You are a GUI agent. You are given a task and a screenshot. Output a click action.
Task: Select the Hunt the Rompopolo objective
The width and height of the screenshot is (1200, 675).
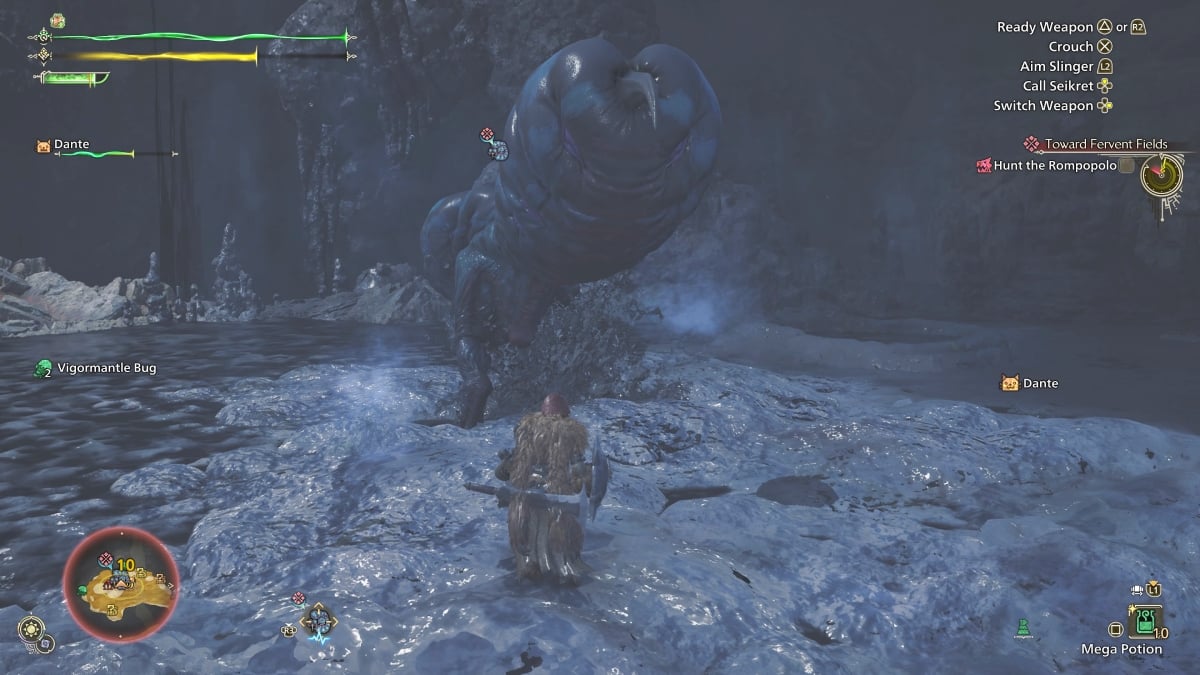point(1049,165)
